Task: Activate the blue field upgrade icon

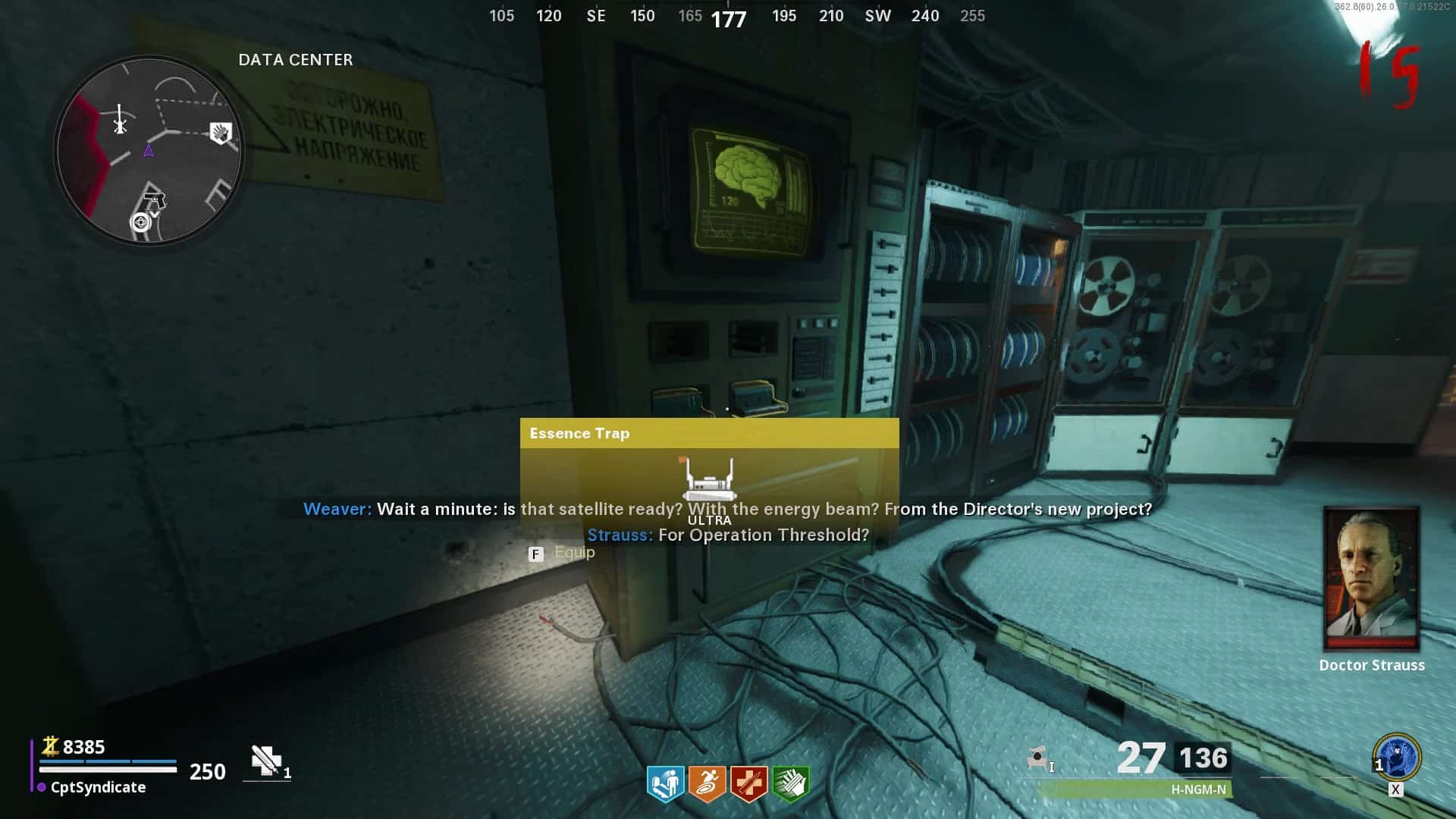Action: click(x=1397, y=757)
